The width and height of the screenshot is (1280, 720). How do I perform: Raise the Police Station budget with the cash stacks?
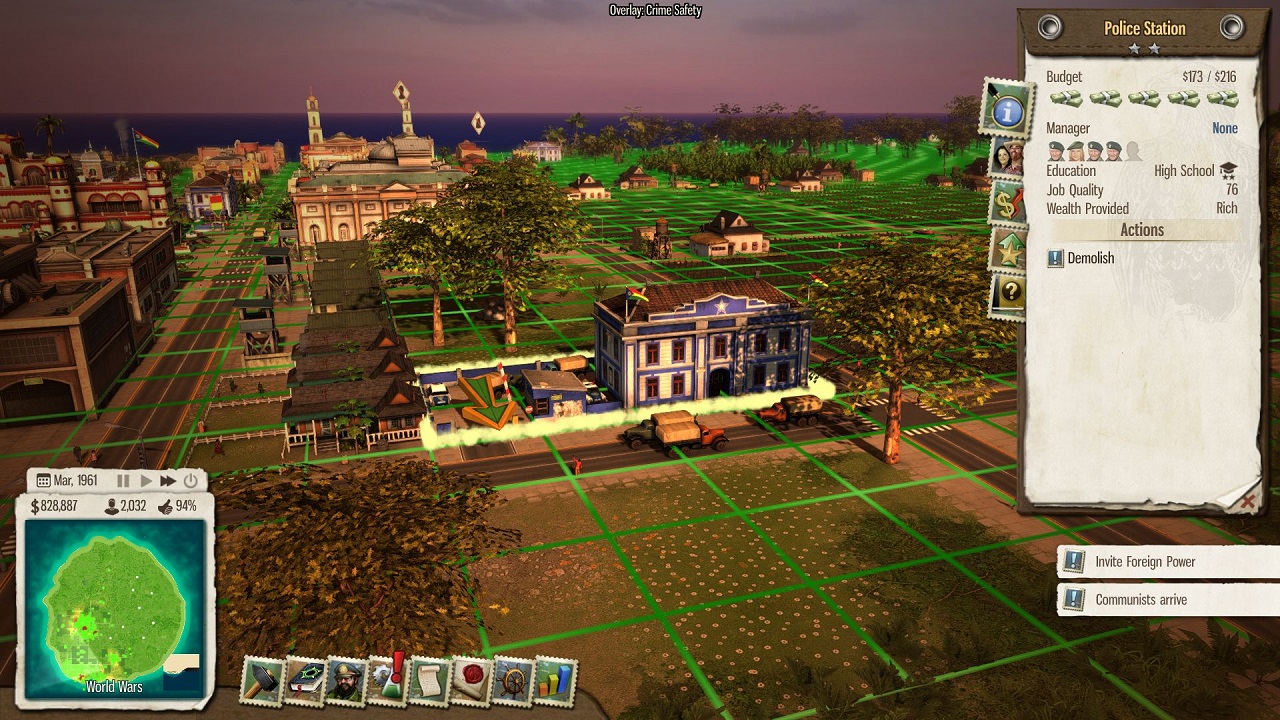pos(1222,97)
